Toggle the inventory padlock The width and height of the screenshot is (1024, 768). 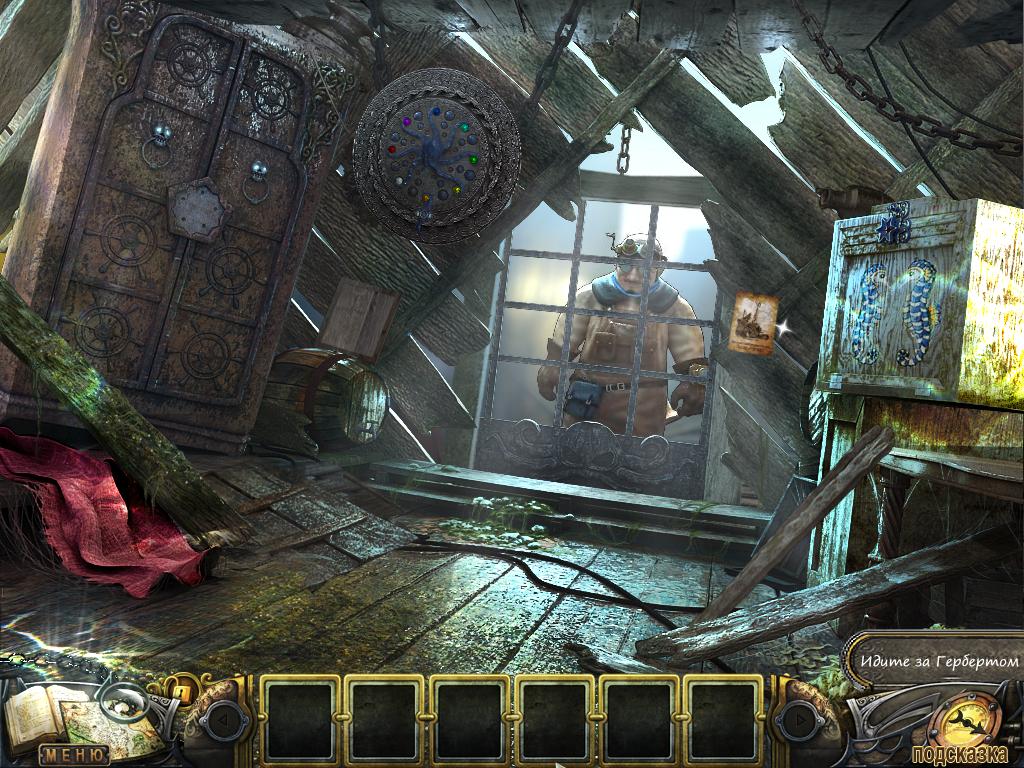coord(184,690)
